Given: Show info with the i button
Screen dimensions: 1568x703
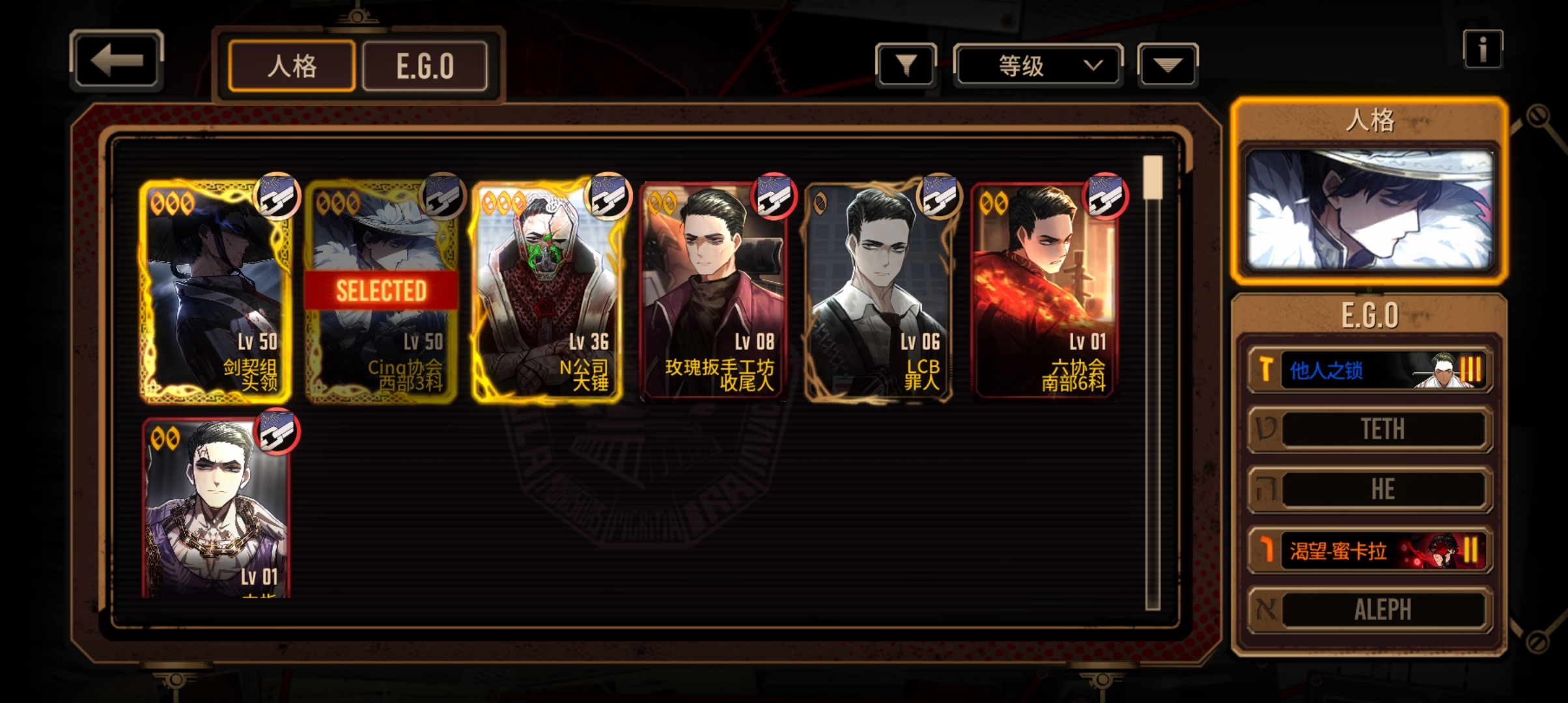Looking at the screenshot, I should (x=1483, y=49).
